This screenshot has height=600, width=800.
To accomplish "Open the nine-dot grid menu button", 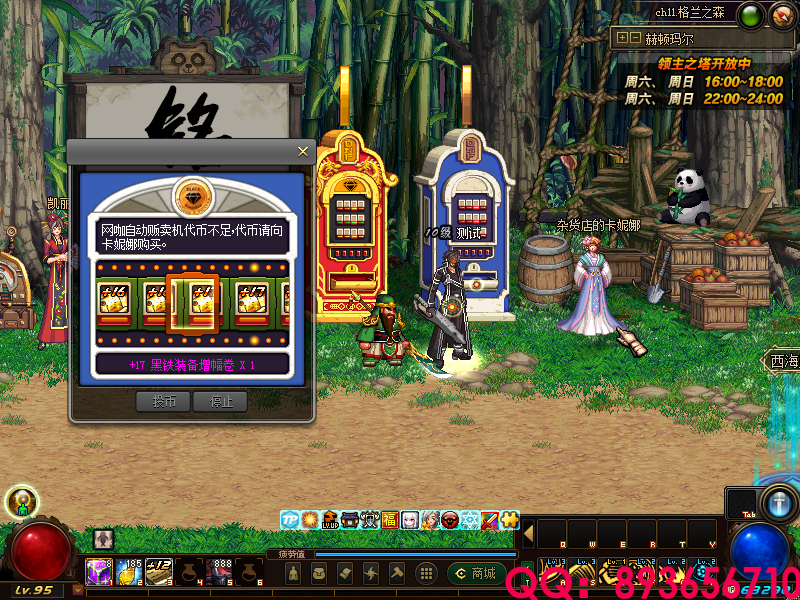I will click(425, 573).
